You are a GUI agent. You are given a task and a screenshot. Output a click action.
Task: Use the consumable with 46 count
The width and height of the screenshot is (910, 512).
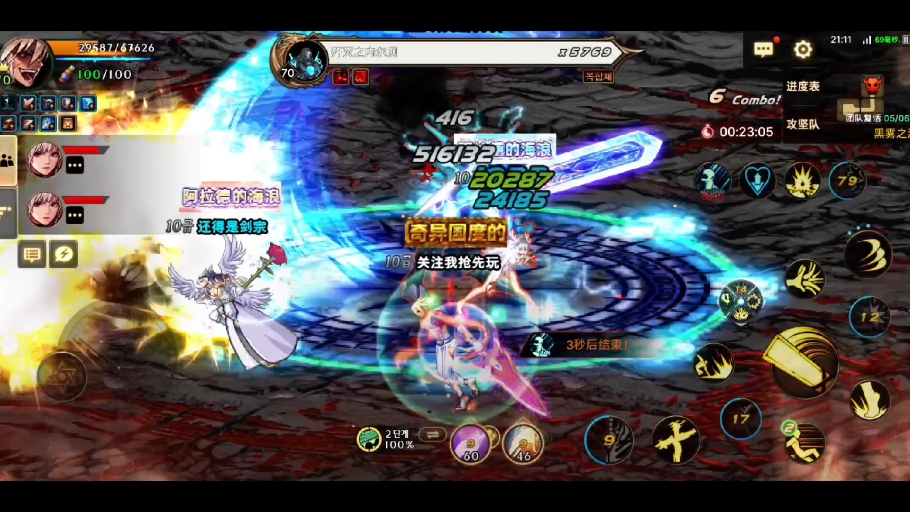522,443
